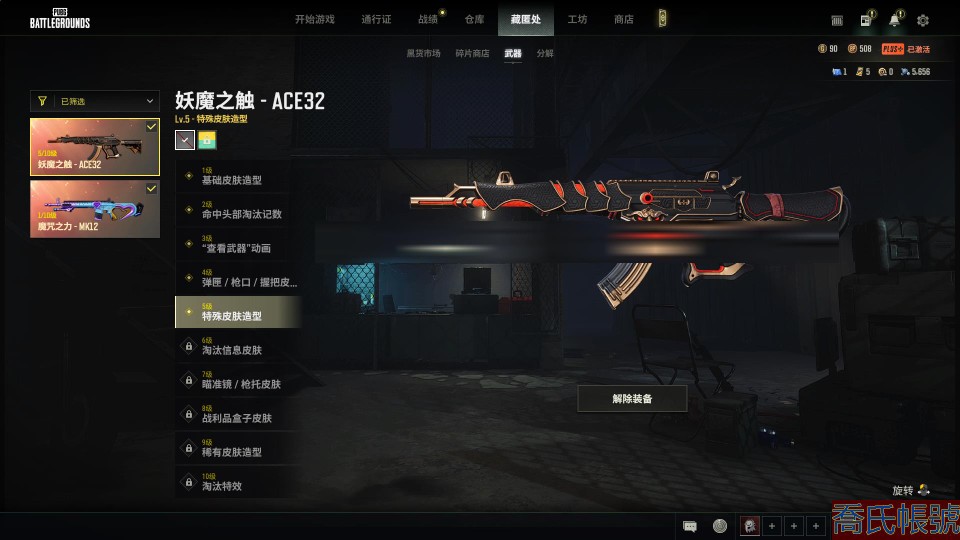Switch to the 分解 sub-tab
The height and width of the screenshot is (540, 960).
coord(544,53)
